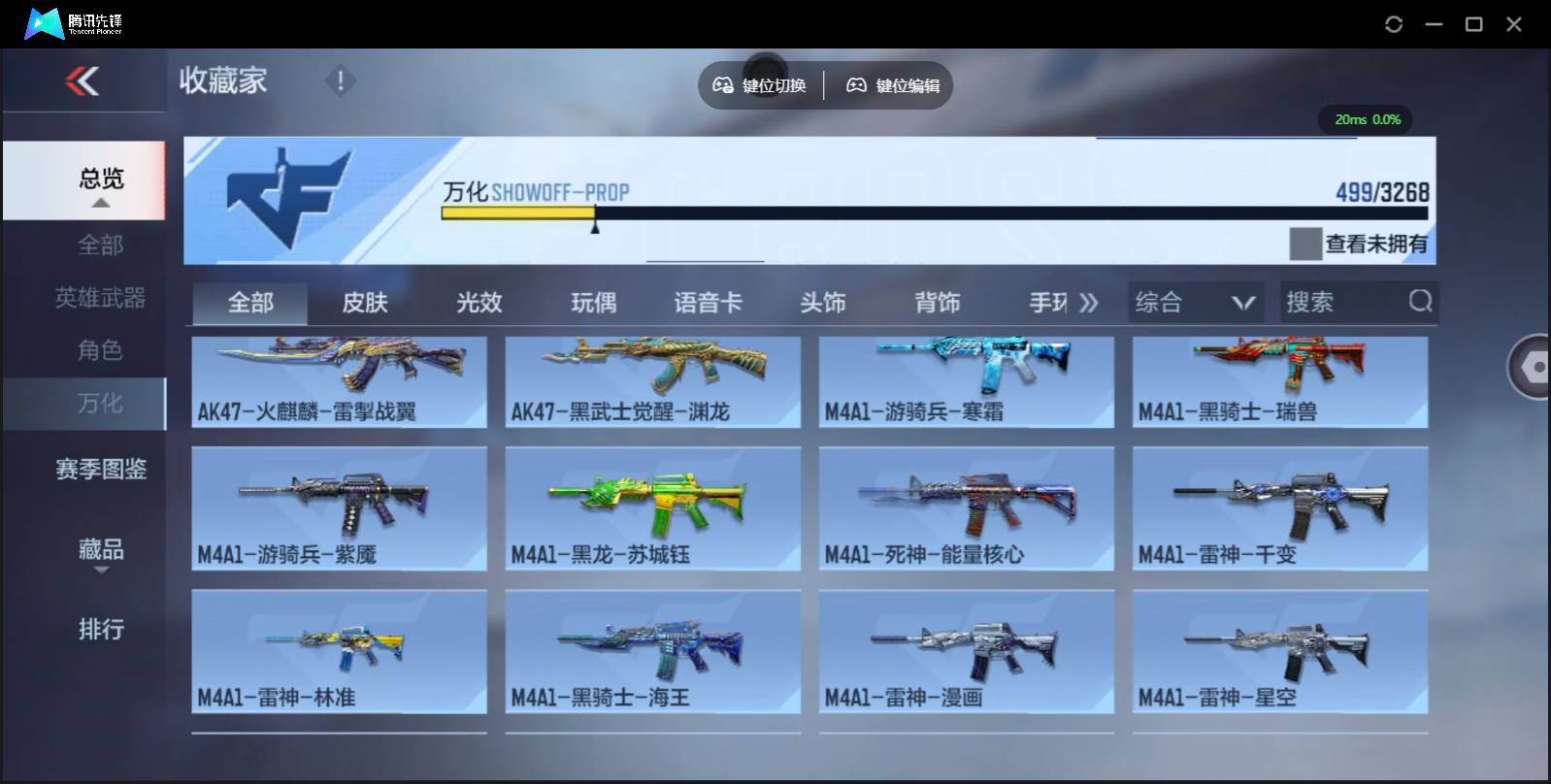
Task: Click the 键位切换 gamepad icon
Action: pyautogui.click(x=722, y=85)
